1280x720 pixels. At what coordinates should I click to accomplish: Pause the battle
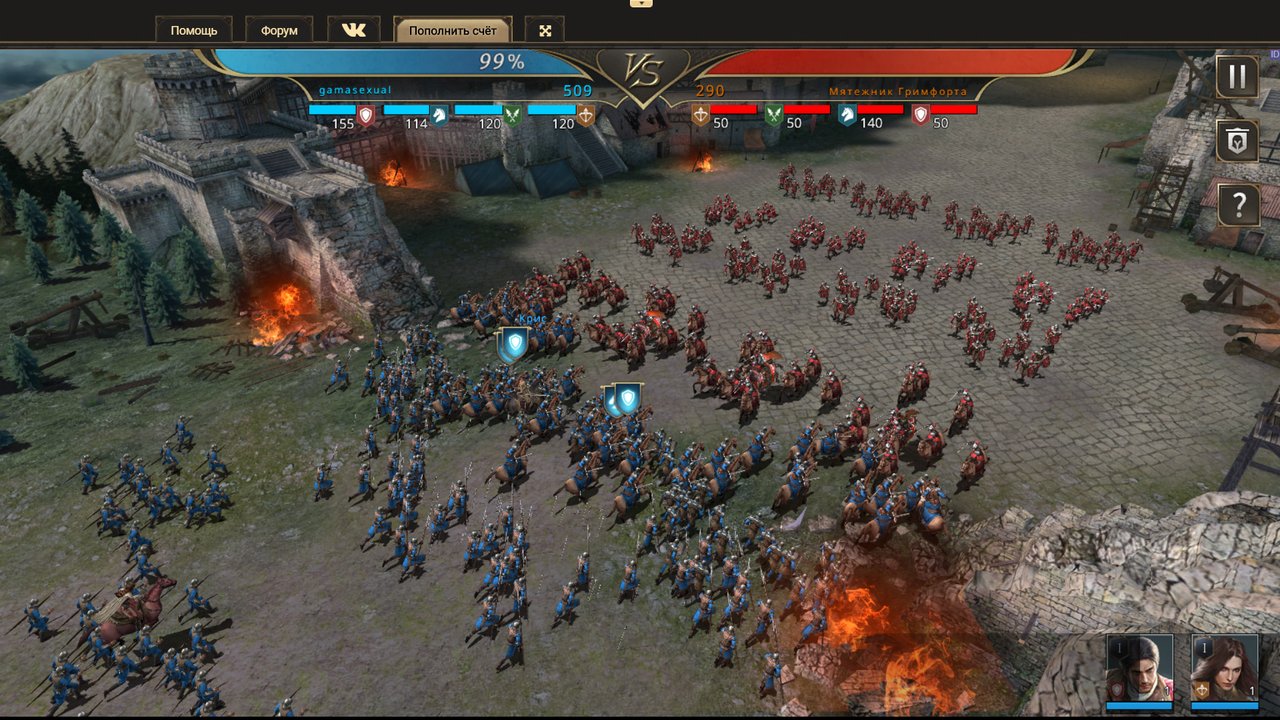point(1237,77)
